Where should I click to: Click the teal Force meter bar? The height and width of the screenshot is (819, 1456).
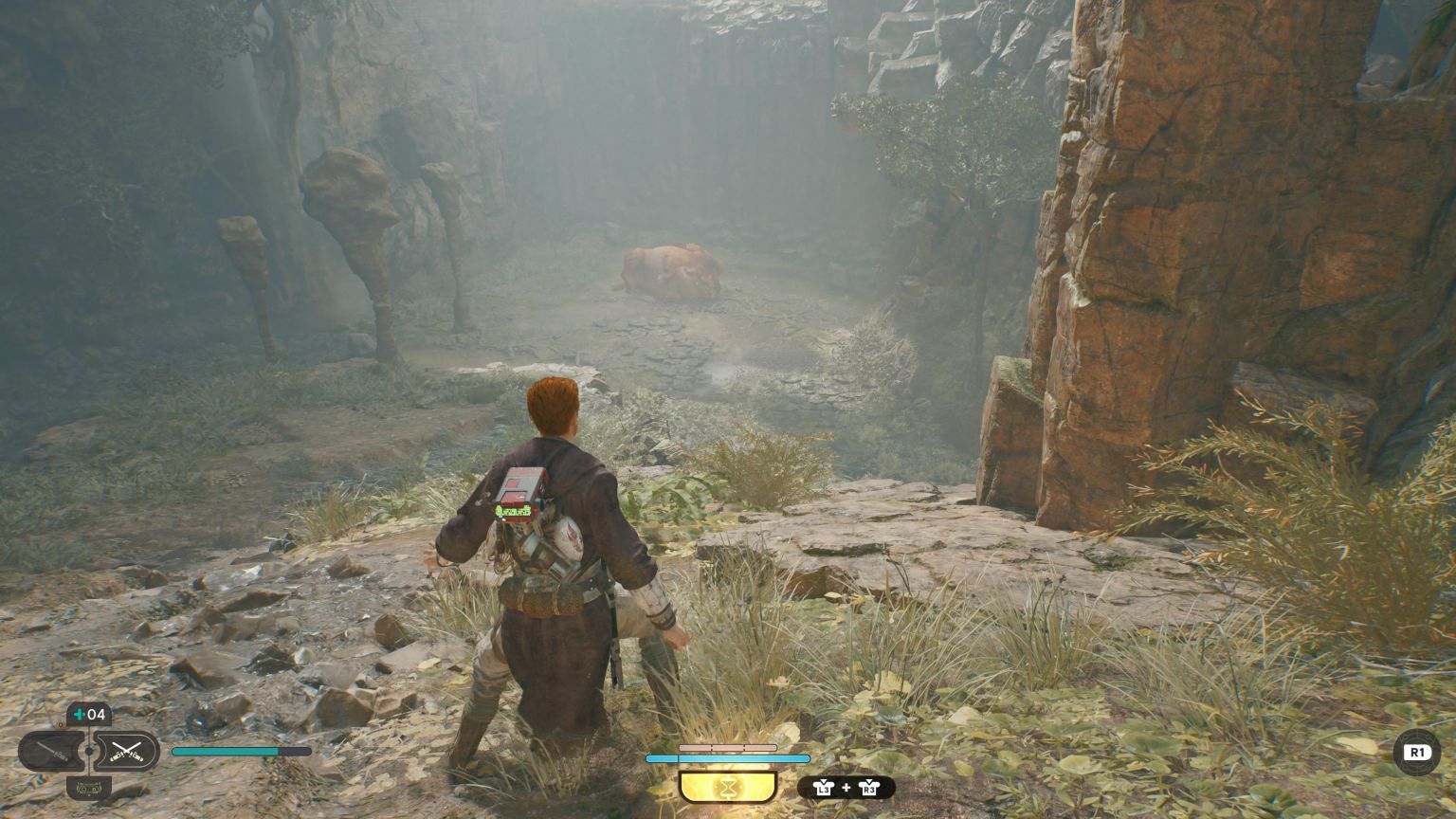tap(240, 751)
